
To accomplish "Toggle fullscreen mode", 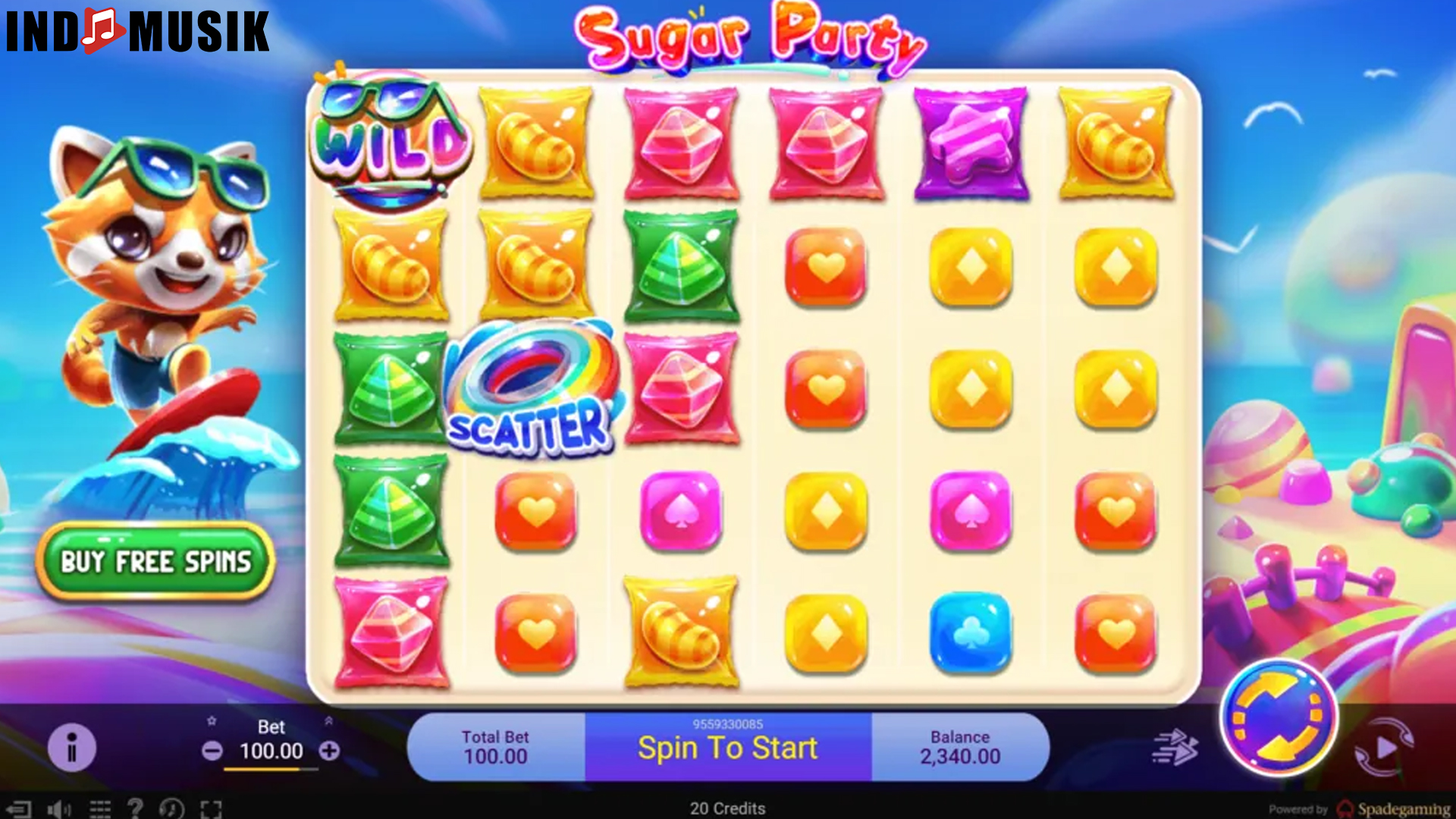I will 211,808.
